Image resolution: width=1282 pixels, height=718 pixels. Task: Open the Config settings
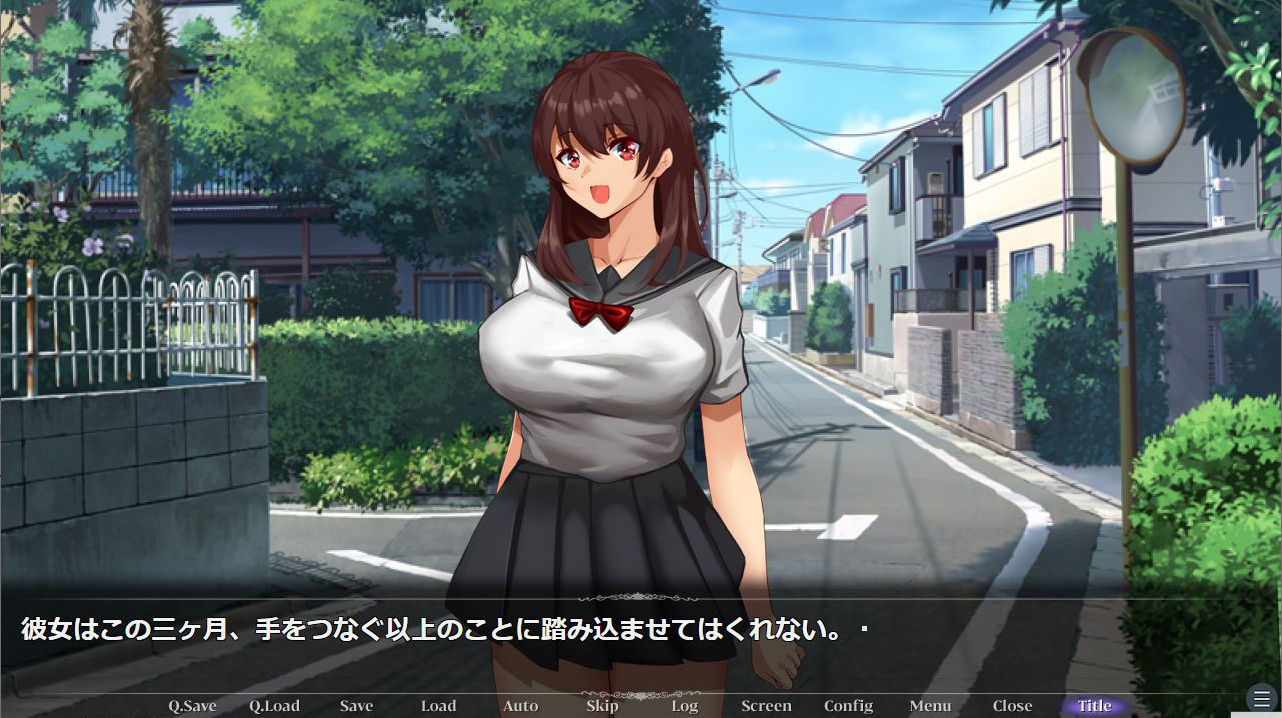[848, 706]
